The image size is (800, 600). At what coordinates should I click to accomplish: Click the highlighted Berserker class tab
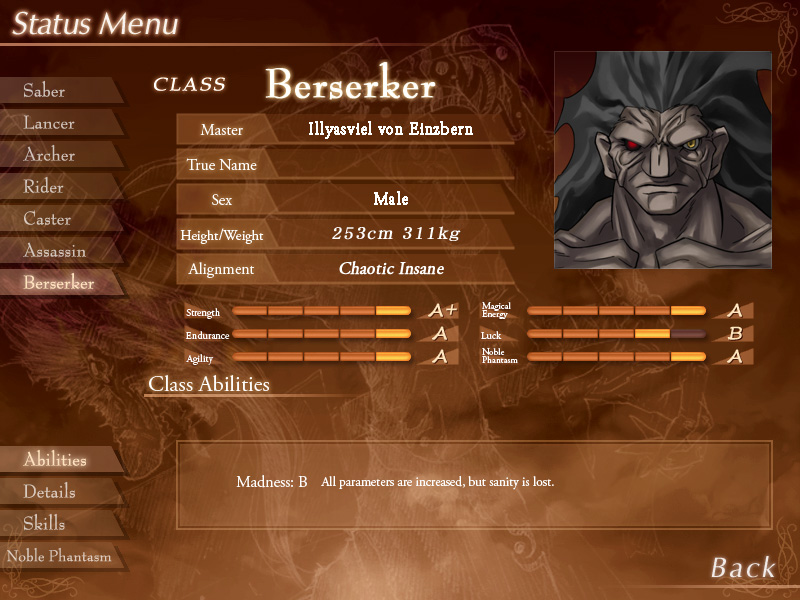pos(59,283)
